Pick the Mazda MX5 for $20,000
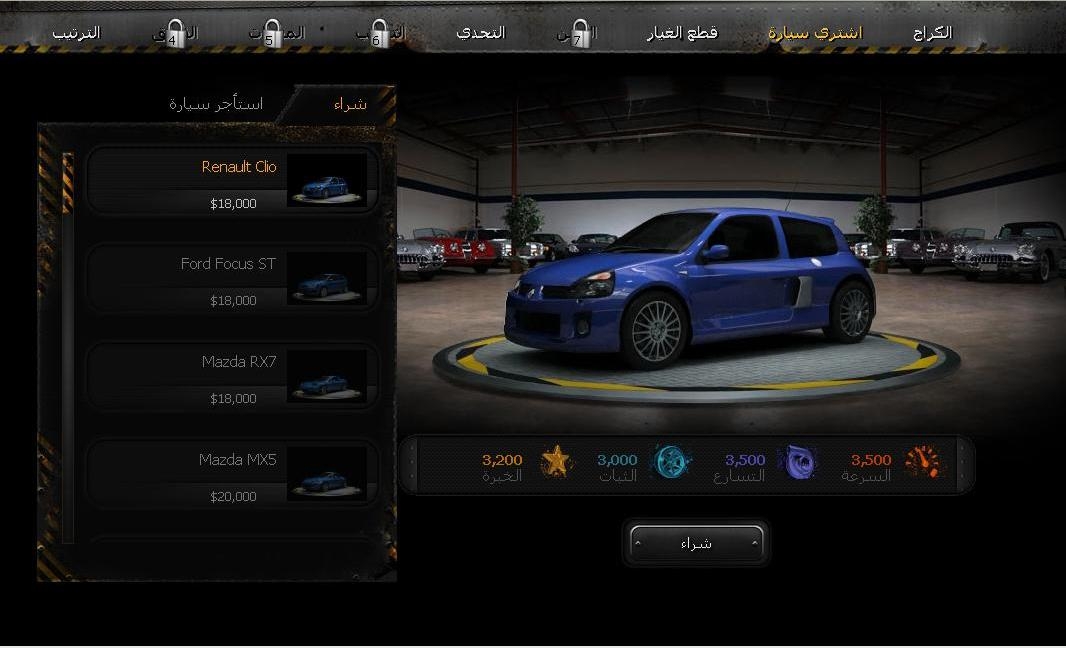The width and height of the screenshot is (1066, 648). pos(233,474)
